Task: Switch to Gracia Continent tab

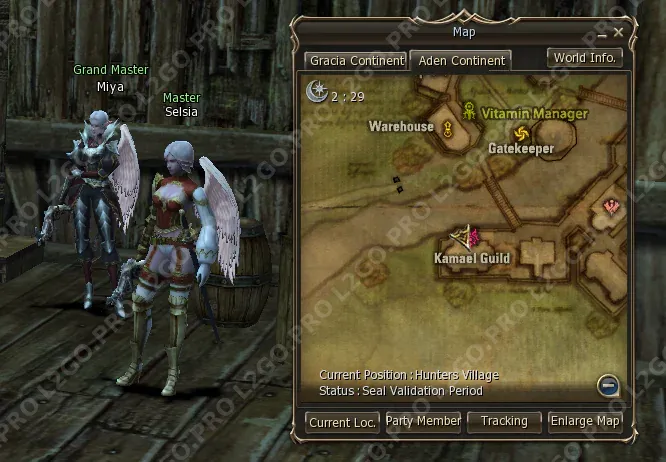Action: [356, 61]
